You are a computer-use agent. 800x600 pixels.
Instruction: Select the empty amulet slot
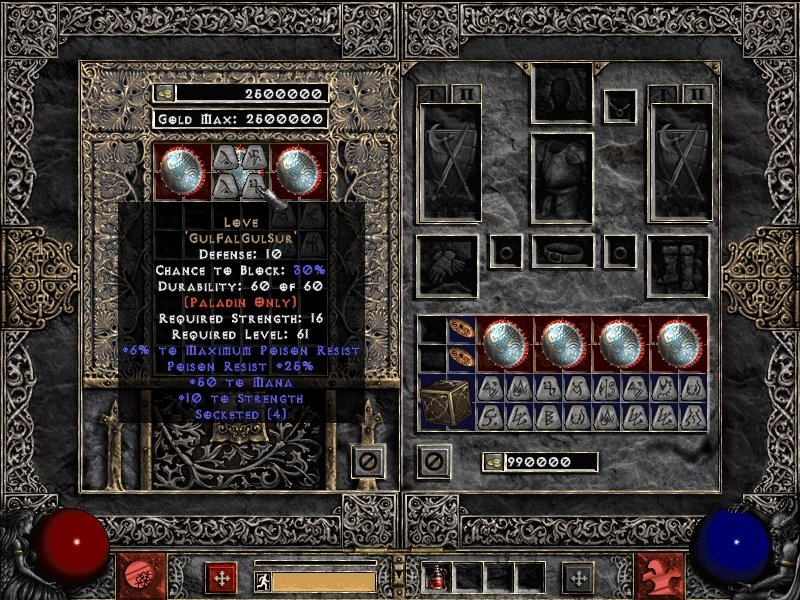point(621,104)
